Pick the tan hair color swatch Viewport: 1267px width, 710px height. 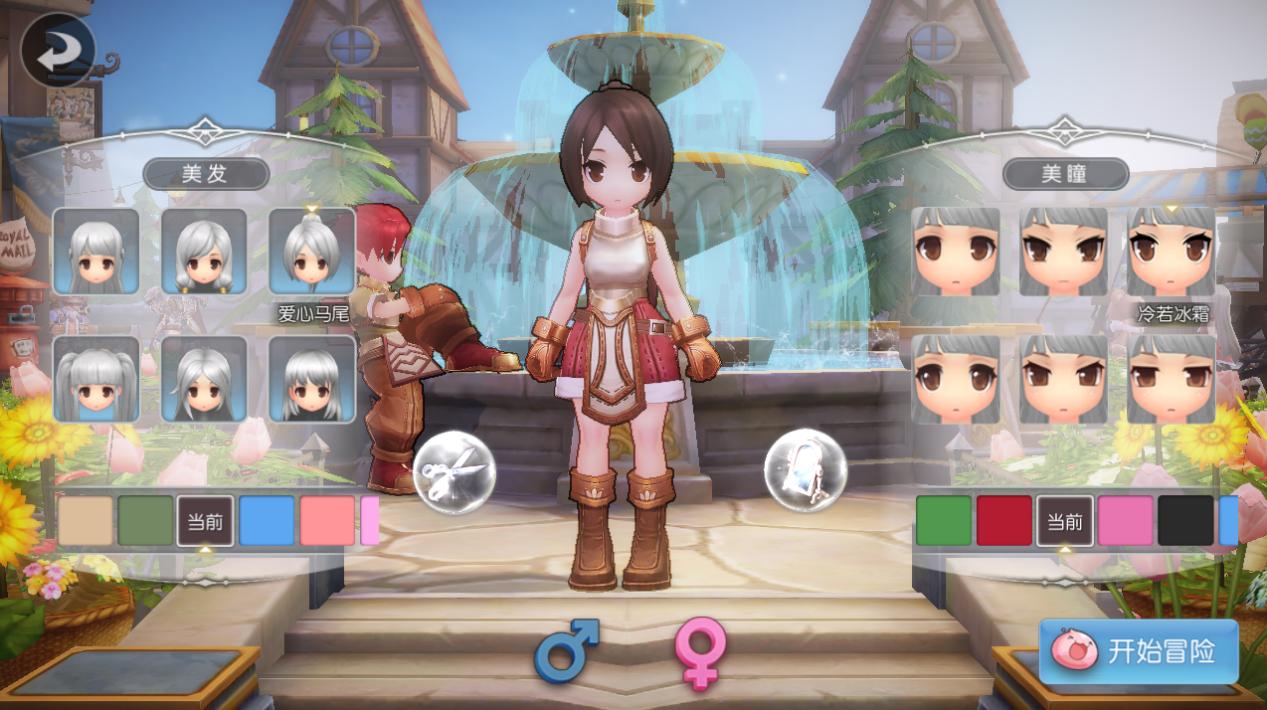(x=85, y=521)
